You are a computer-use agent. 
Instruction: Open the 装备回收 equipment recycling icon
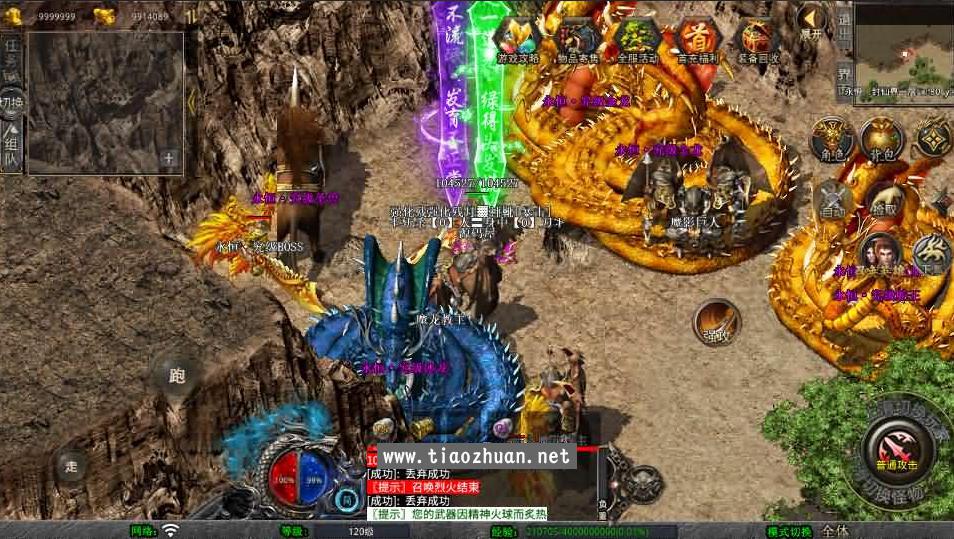[756, 40]
